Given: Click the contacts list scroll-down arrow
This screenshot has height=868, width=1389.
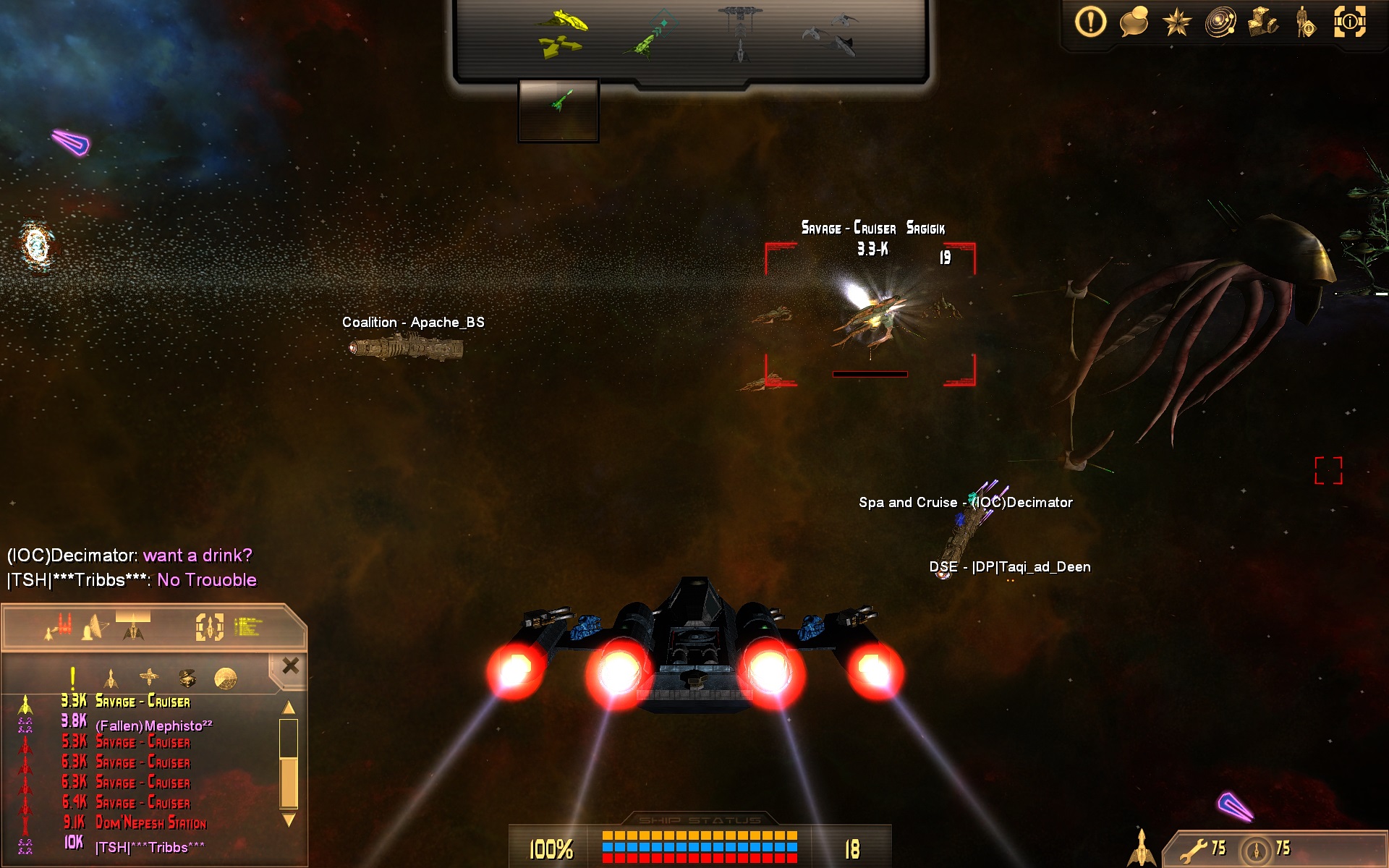Looking at the screenshot, I should coord(289,820).
